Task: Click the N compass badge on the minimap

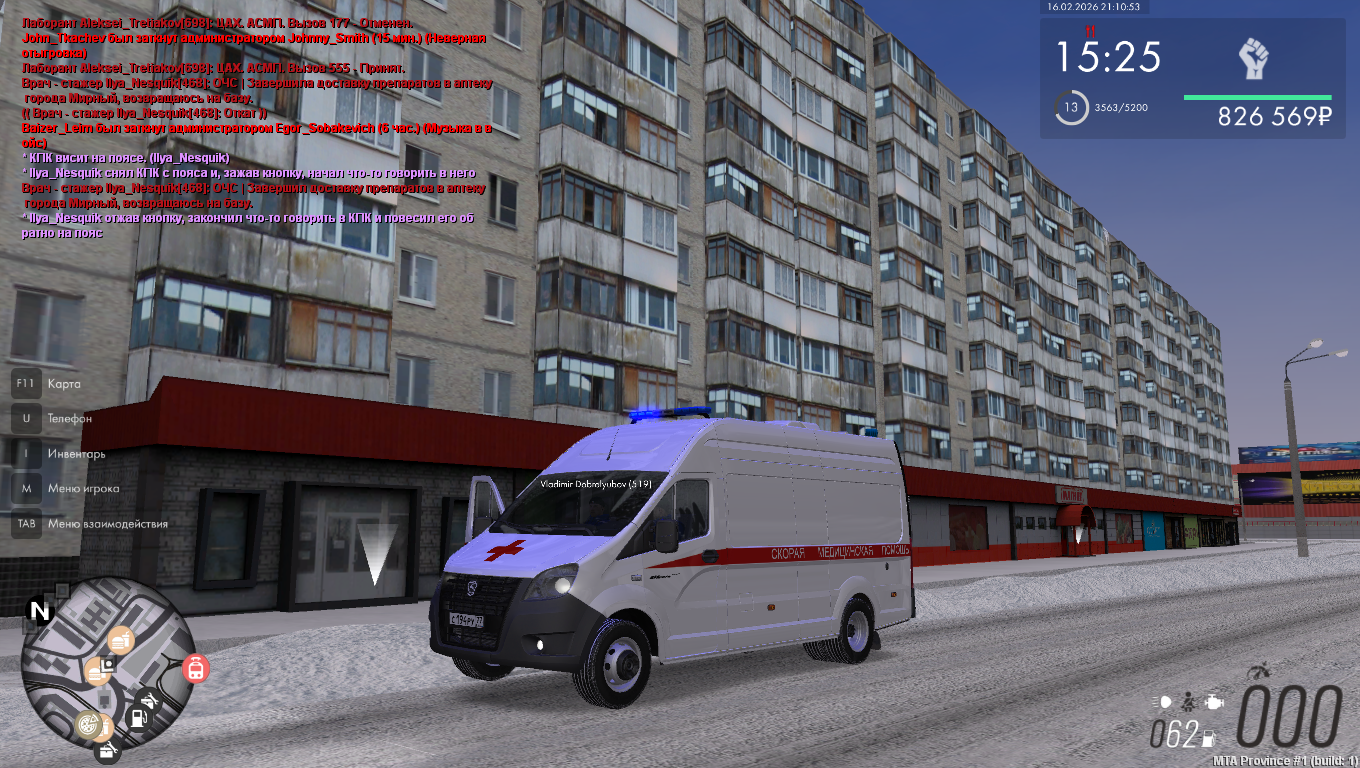Action: pyautogui.click(x=39, y=612)
